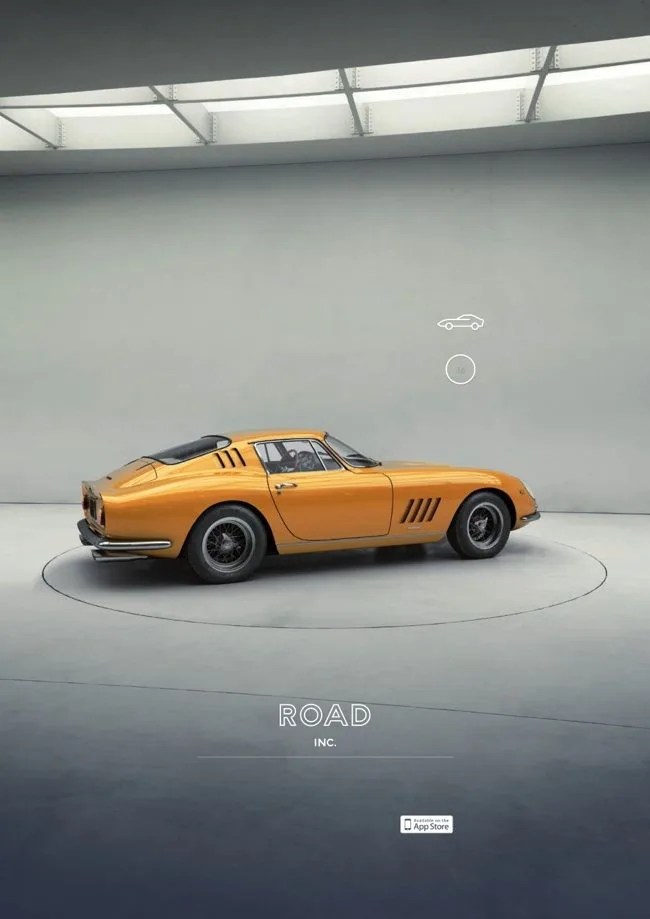Open the App Store badge
This screenshot has height=919, width=650.
427,824
